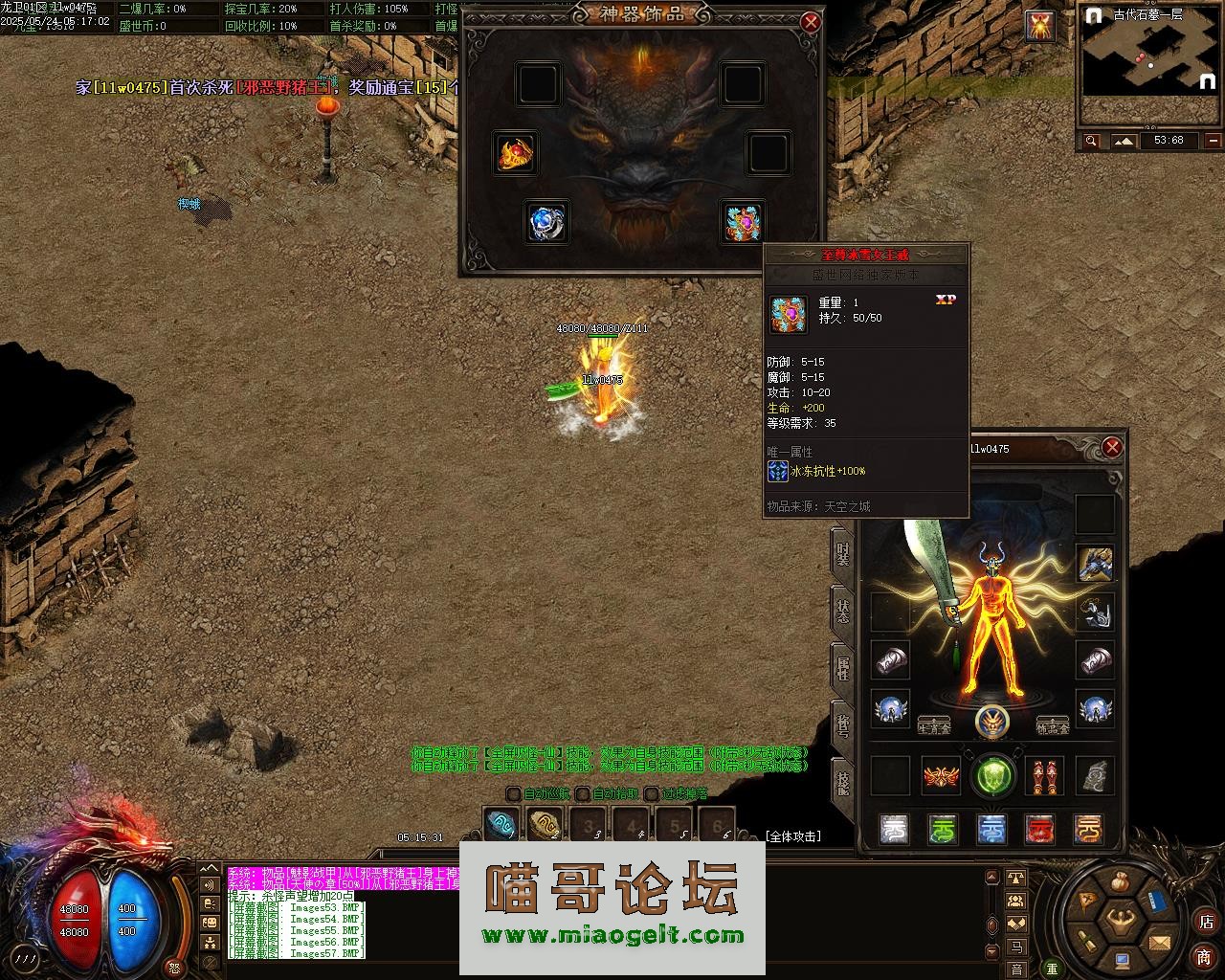Image resolution: width=1225 pixels, height=980 pixels.
Task: Show the 属性 attributes tab
Action: [842, 667]
